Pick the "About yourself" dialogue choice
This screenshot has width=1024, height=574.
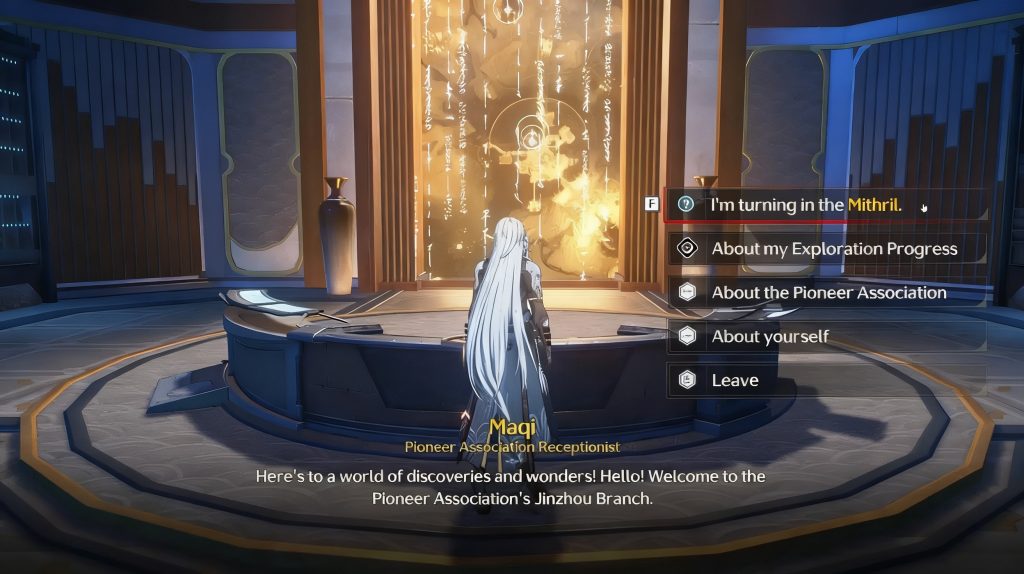[x=770, y=337]
